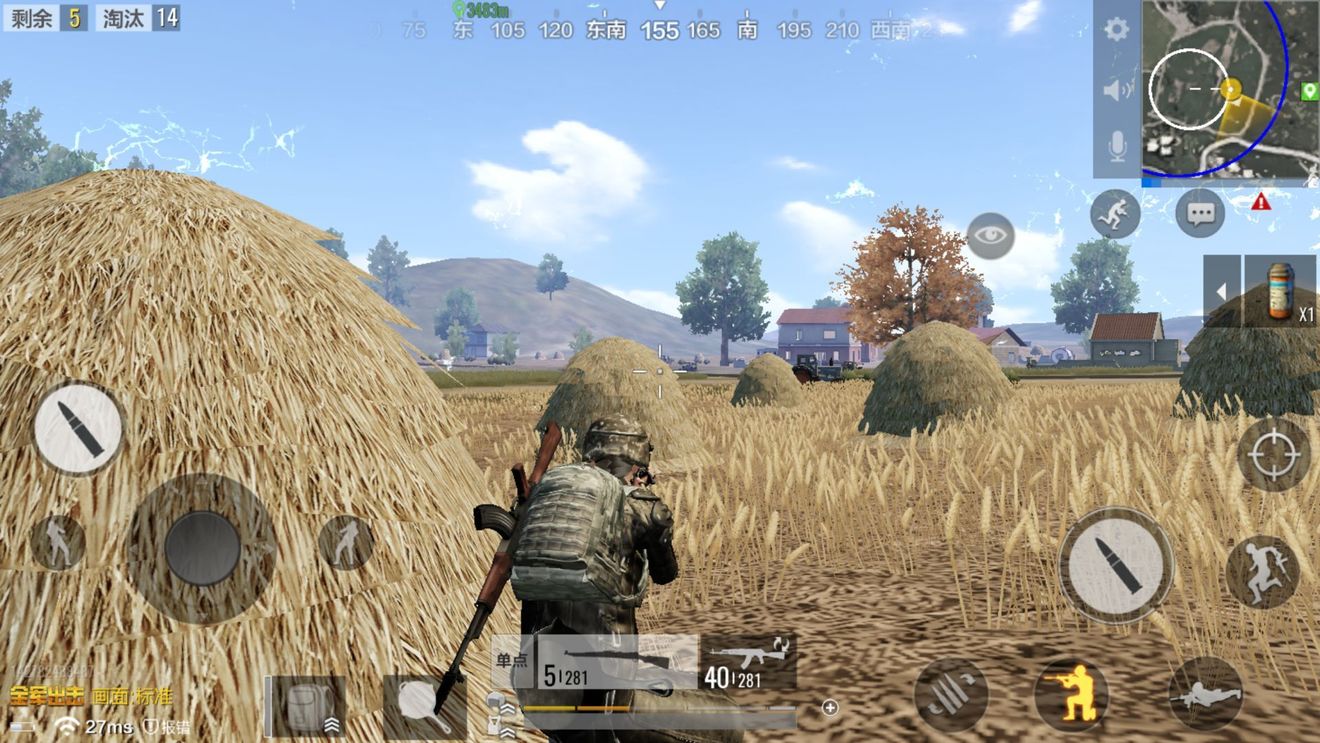This screenshot has height=743, width=1320.
Task: Tap the AKM reload arrows icon
Action: (782, 646)
